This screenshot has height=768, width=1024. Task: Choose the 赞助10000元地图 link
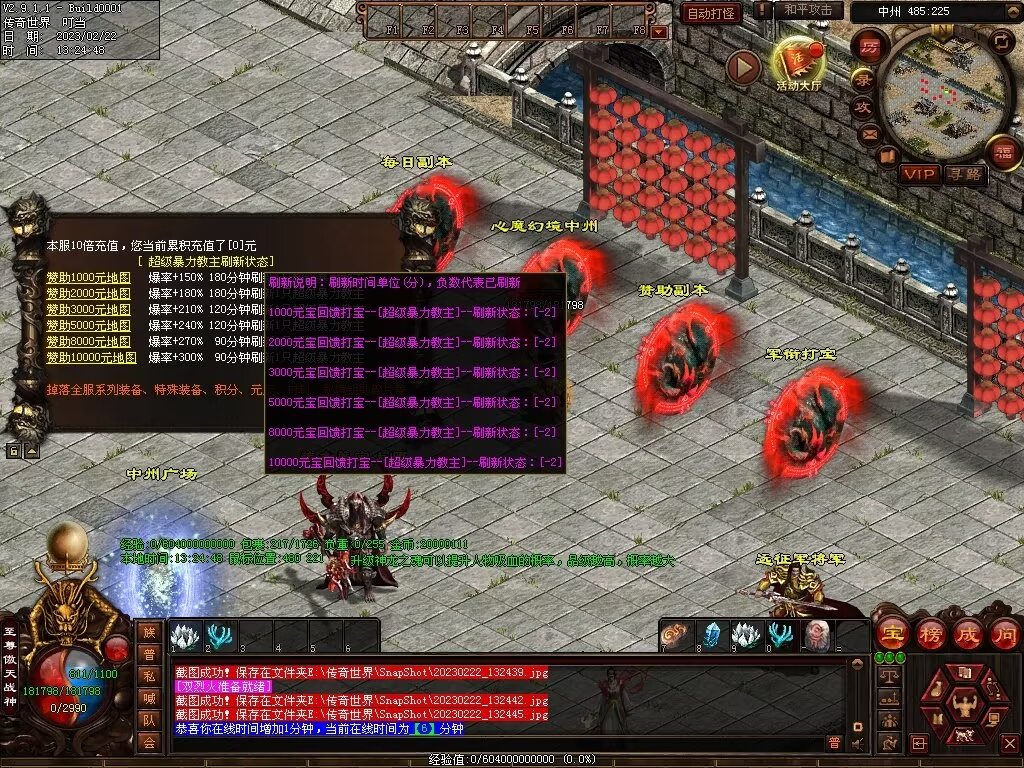pos(91,357)
